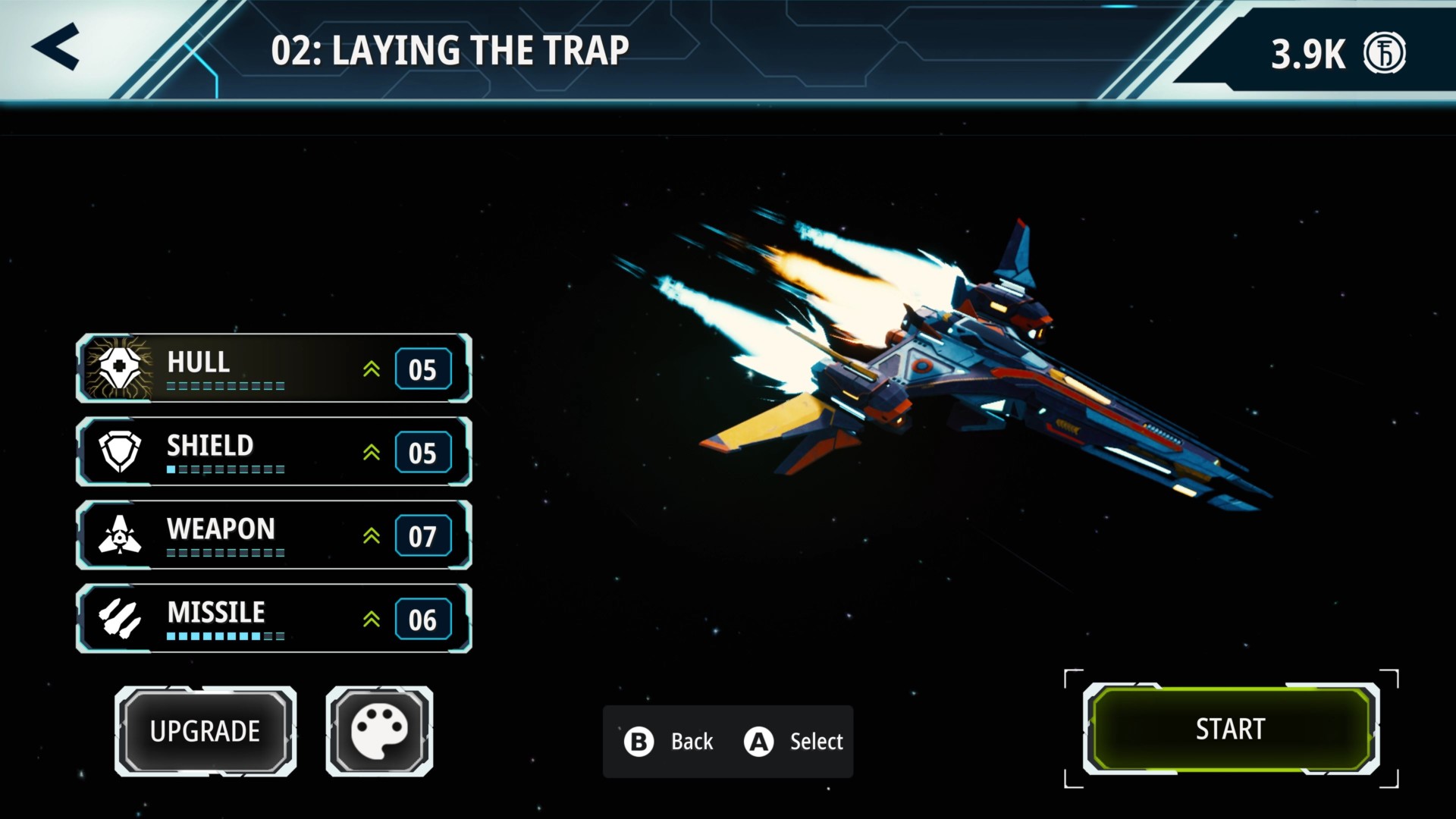1456x819 pixels.
Task: Start the mission
Action: pyautogui.click(x=1230, y=729)
